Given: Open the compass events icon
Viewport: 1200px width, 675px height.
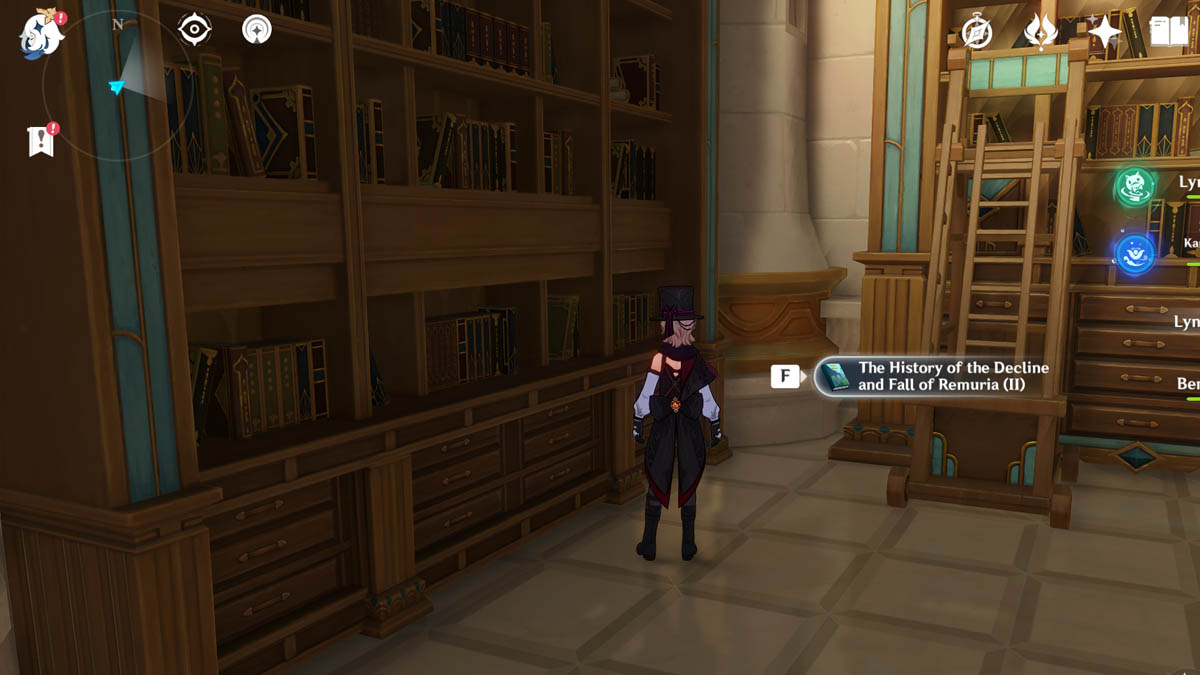Looking at the screenshot, I should 976,32.
